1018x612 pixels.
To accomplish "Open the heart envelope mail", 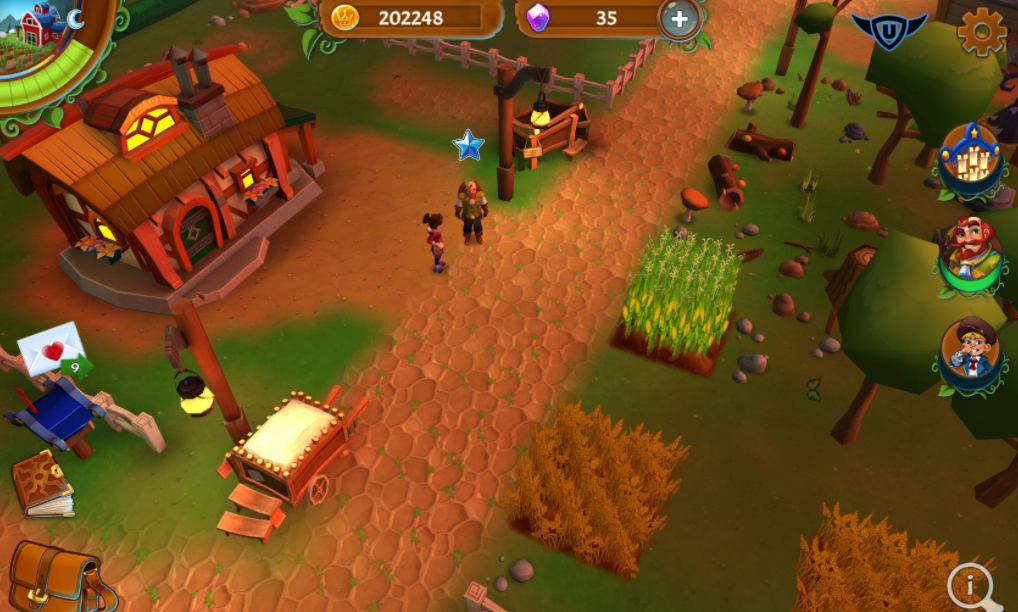I will pos(52,349).
